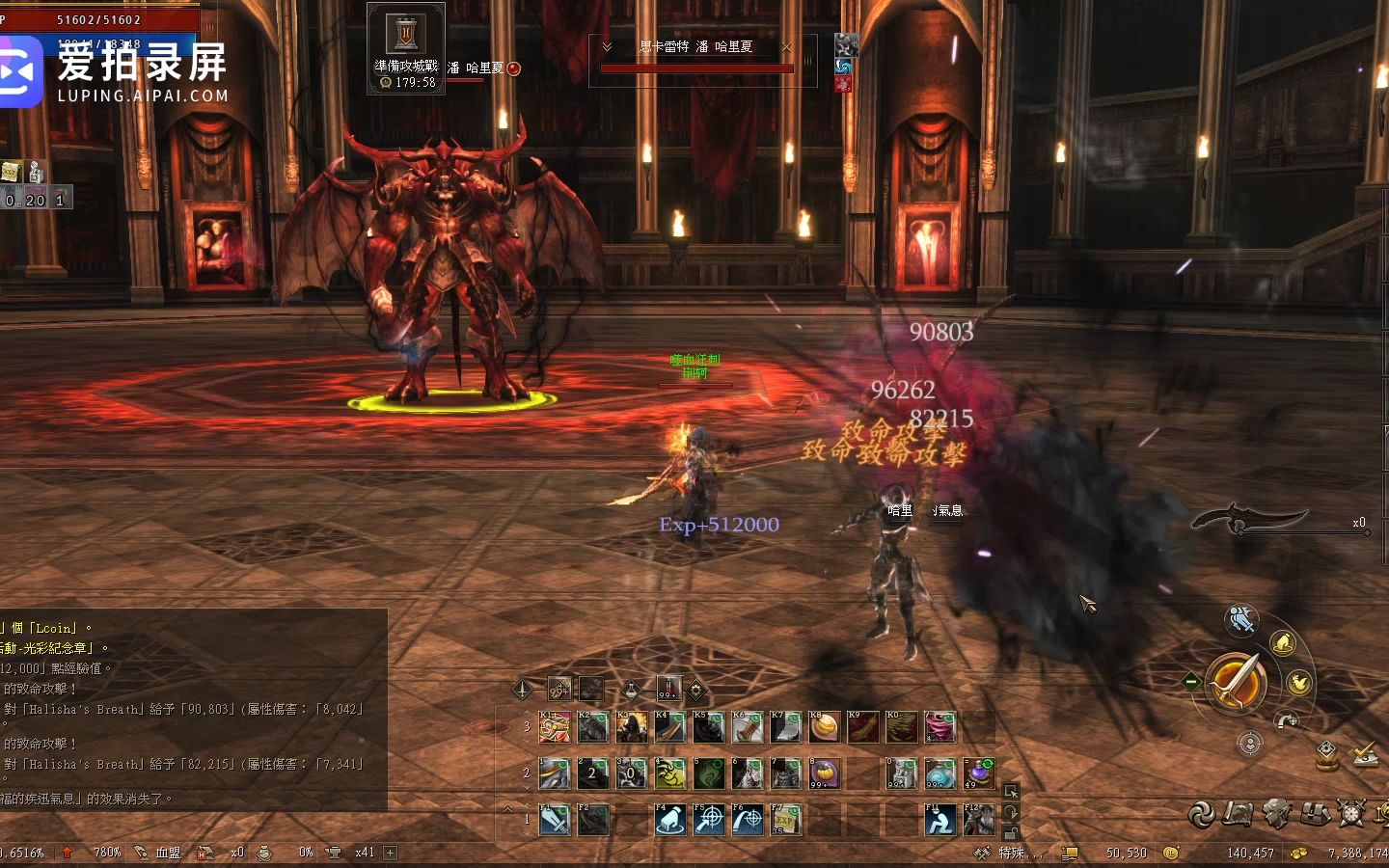Close the boss target frame

click(786, 46)
